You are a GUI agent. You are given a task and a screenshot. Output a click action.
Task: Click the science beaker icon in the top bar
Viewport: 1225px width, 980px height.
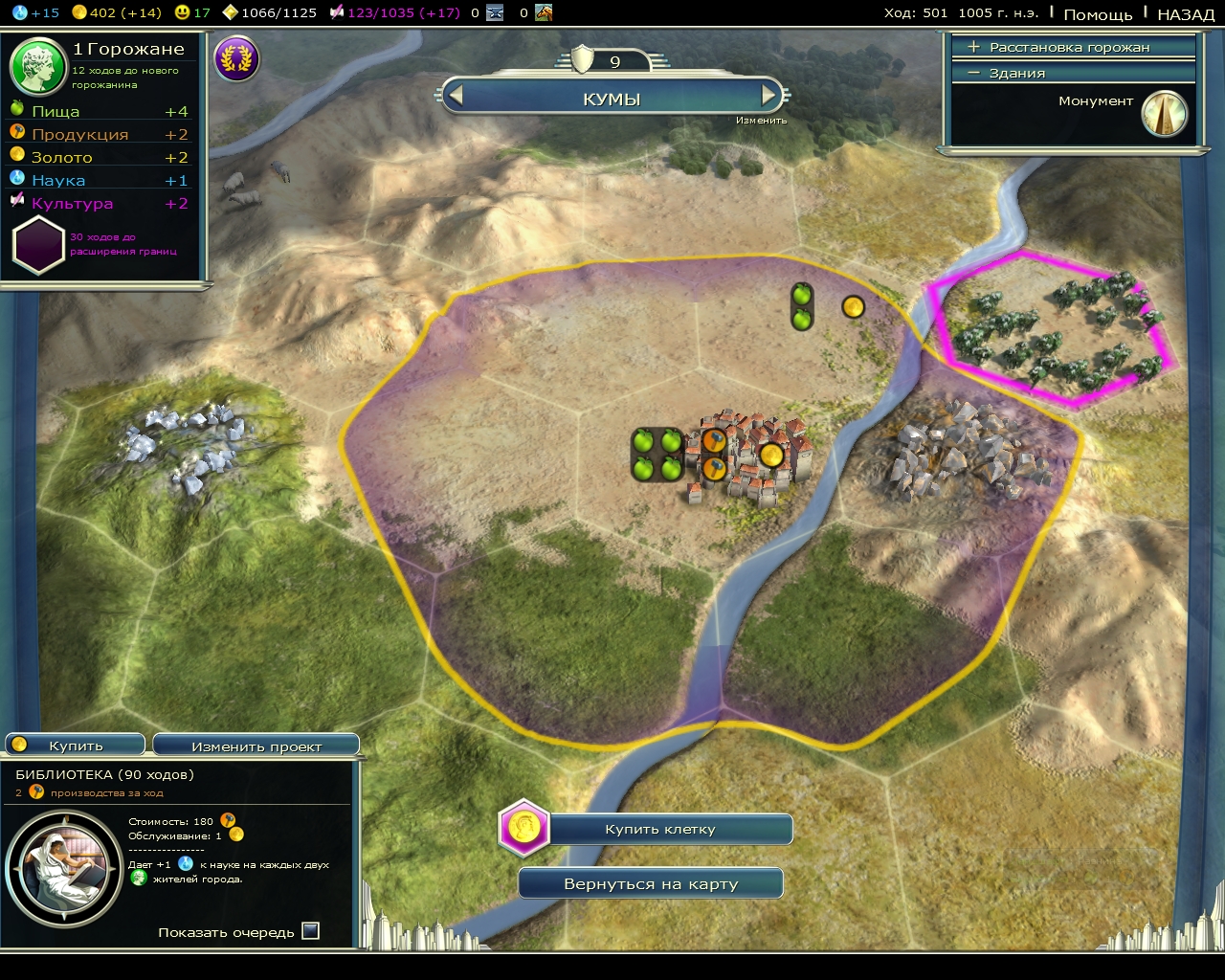(x=19, y=13)
